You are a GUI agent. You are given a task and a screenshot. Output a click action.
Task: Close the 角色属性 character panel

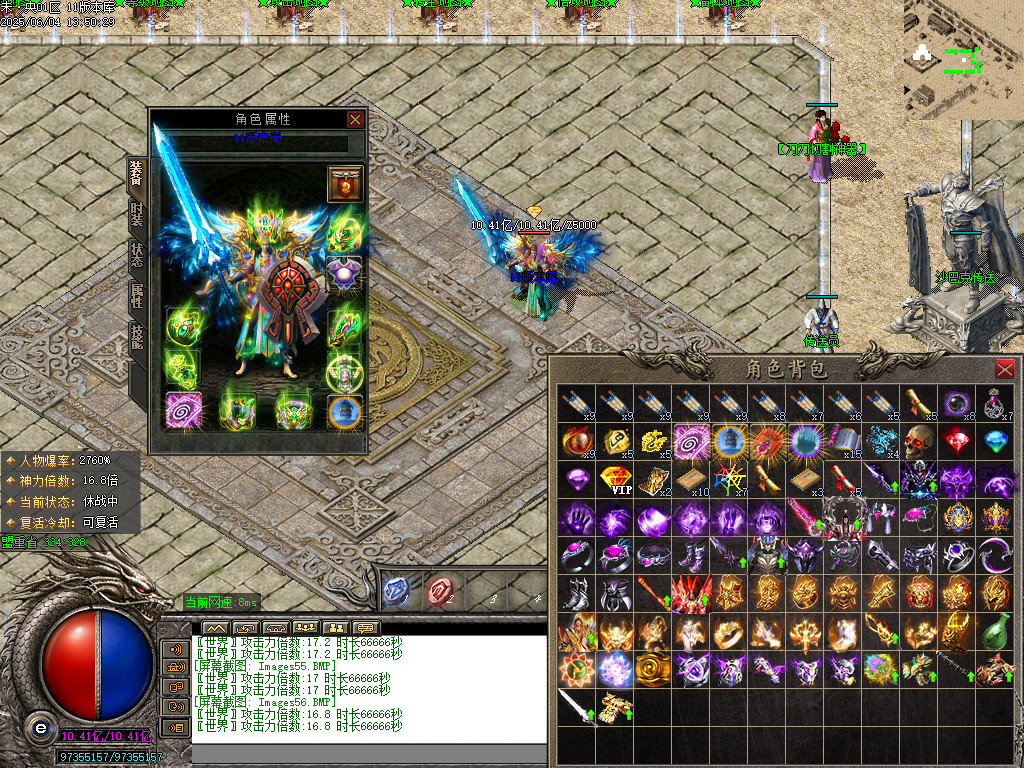pyautogui.click(x=355, y=119)
